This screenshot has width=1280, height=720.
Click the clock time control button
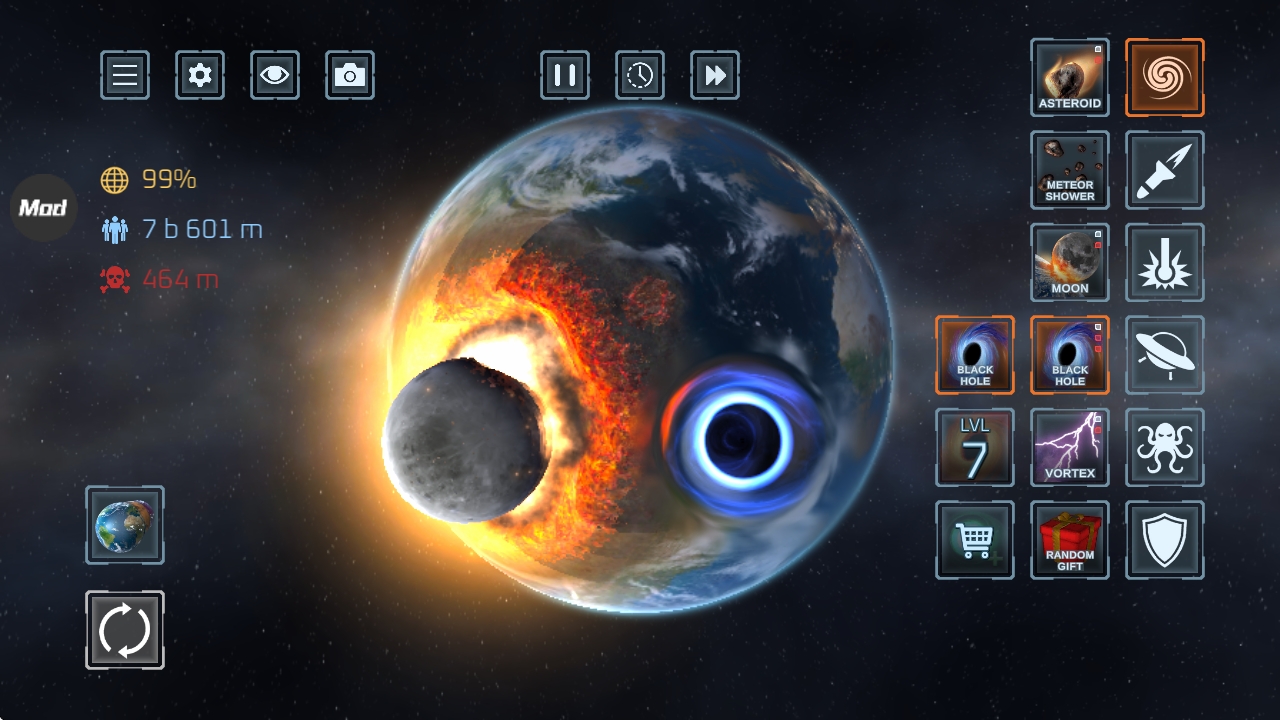click(640, 75)
